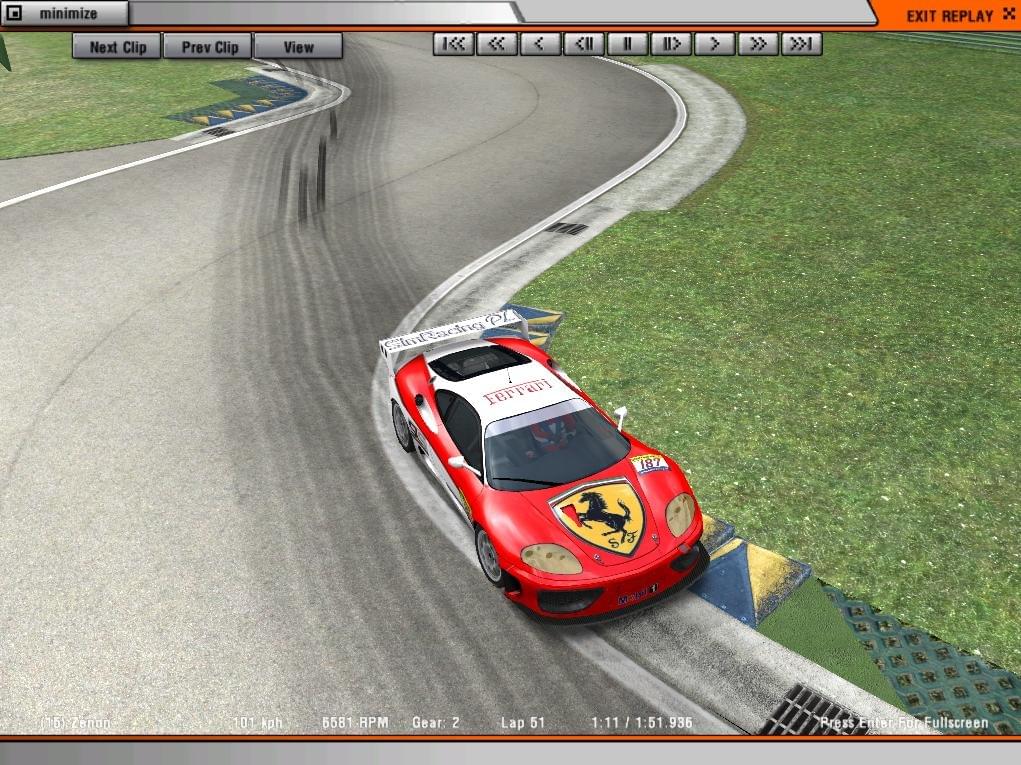Exit the replay
Screen dimensions: 1021x765
tap(948, 15)
